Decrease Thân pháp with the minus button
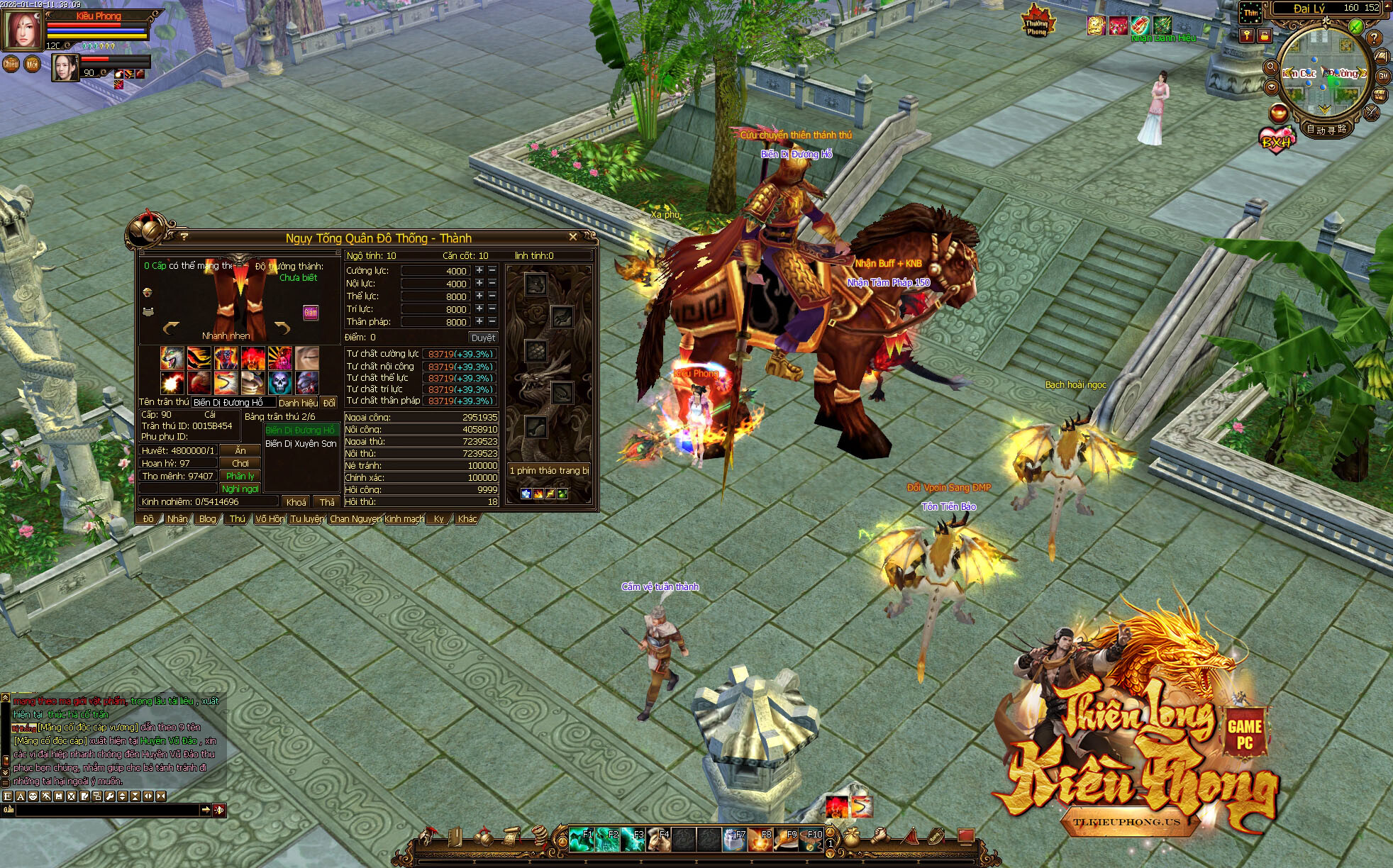 tap(492, 321)
